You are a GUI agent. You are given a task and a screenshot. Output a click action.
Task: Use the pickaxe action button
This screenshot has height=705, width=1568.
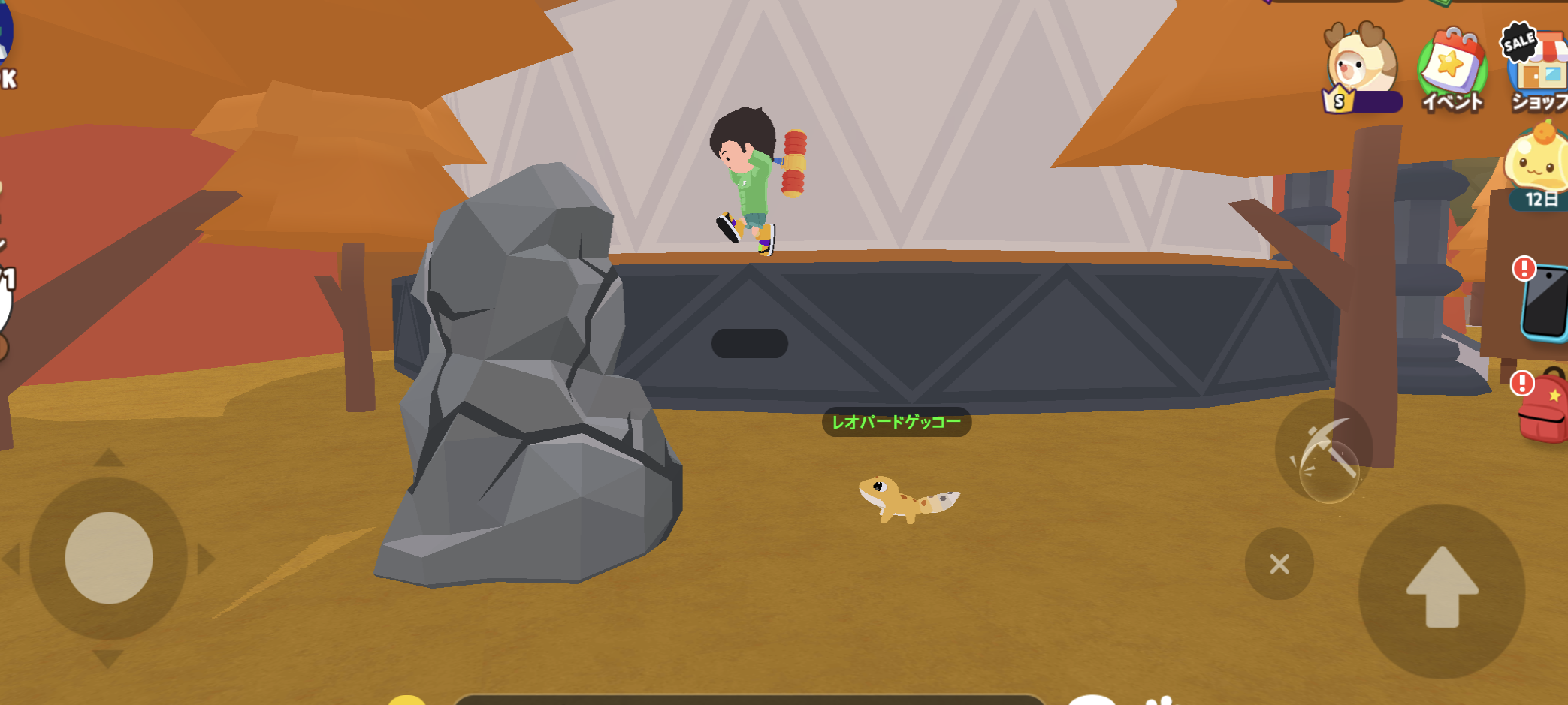(1325, 451)
